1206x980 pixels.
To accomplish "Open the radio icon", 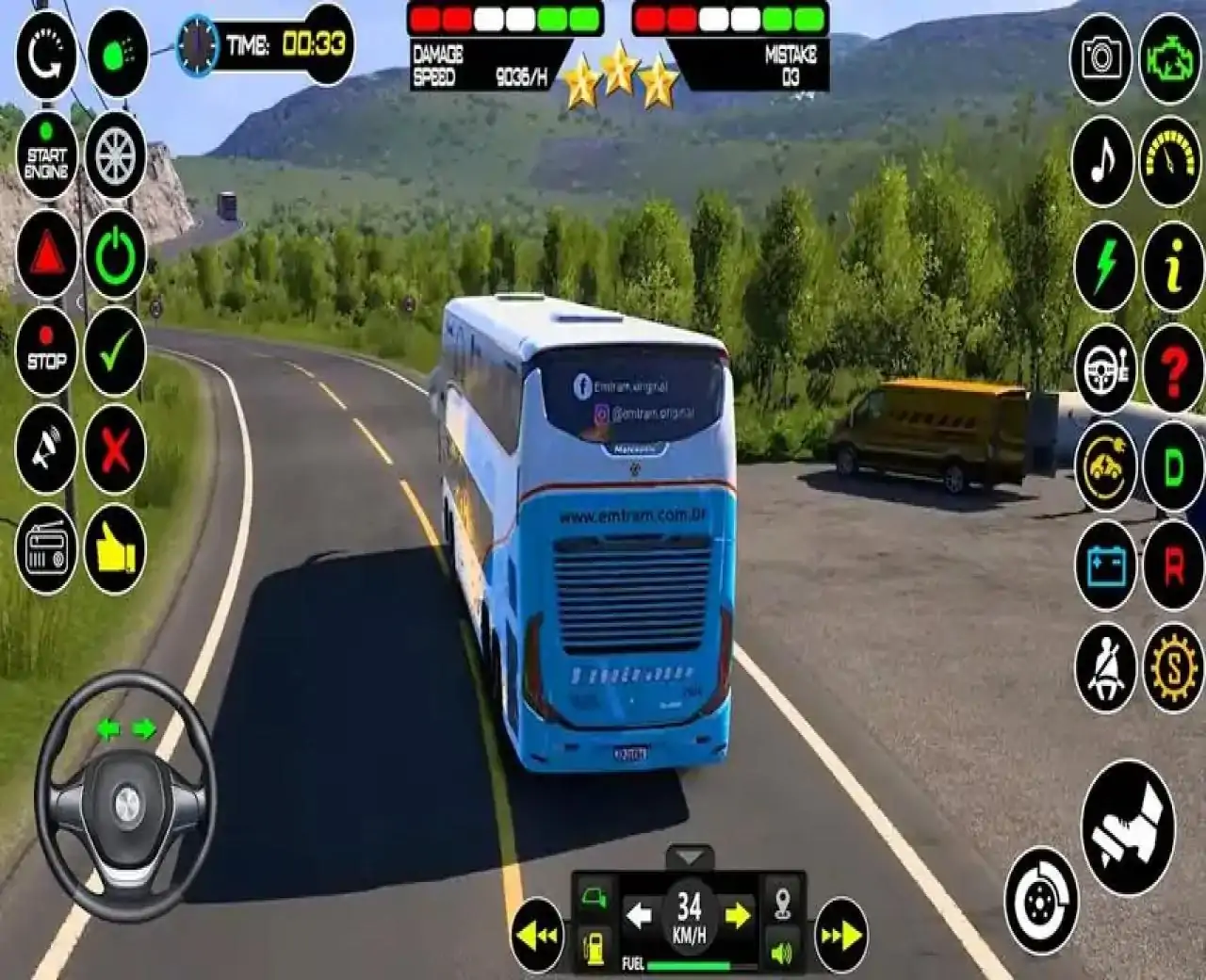I will [46, 548].
